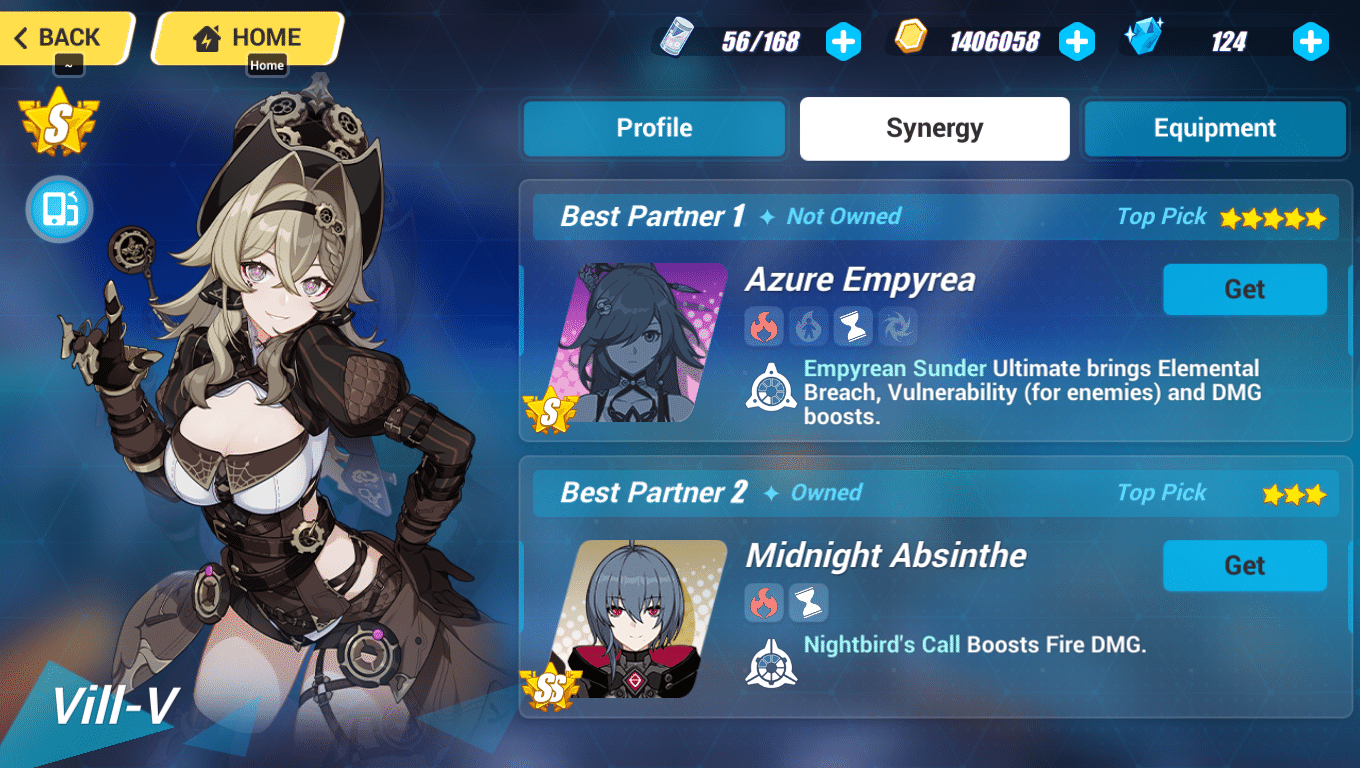The width and height of the screenshot is (1360, 768).
Task: Click the Ice element icon under Azure Empyrea
Action: 808,326
